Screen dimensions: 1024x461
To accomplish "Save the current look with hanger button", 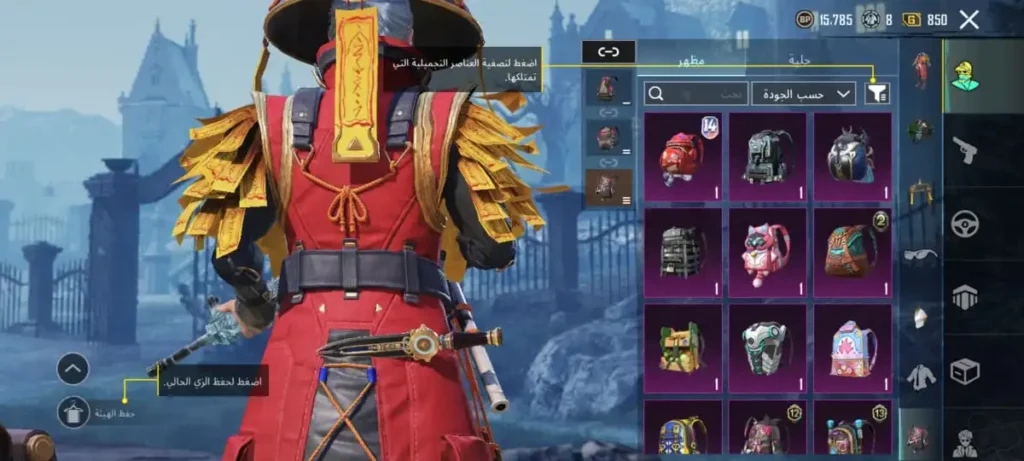I will point(73,412).
